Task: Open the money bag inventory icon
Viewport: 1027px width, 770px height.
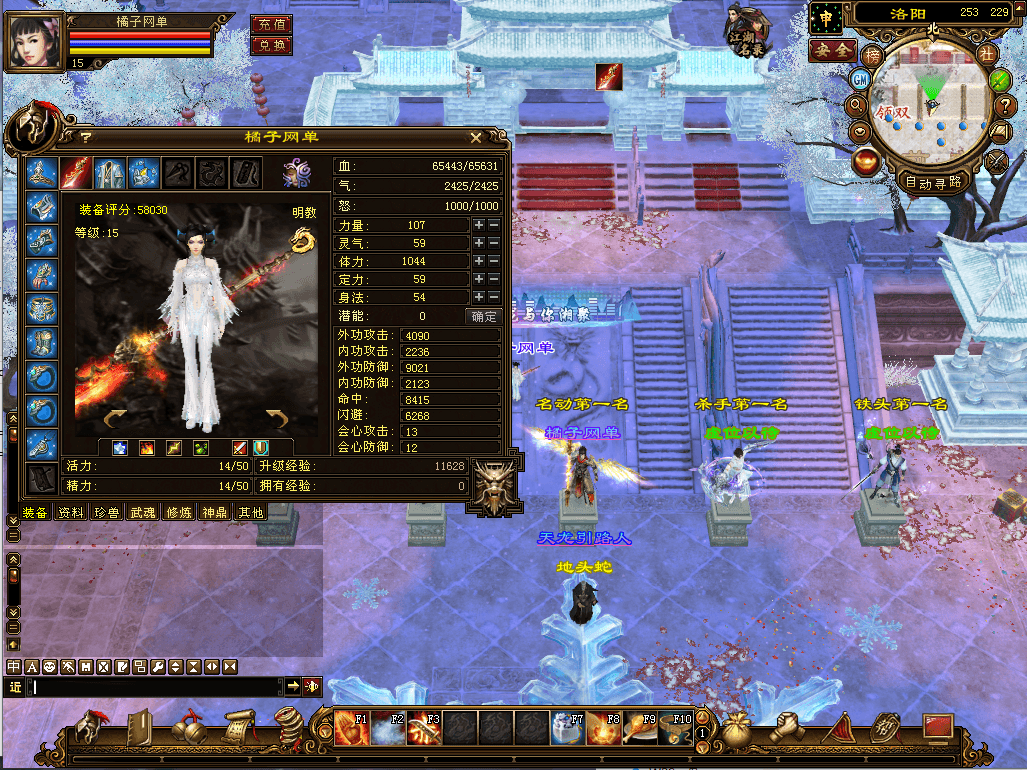Action: coord(737,726)
